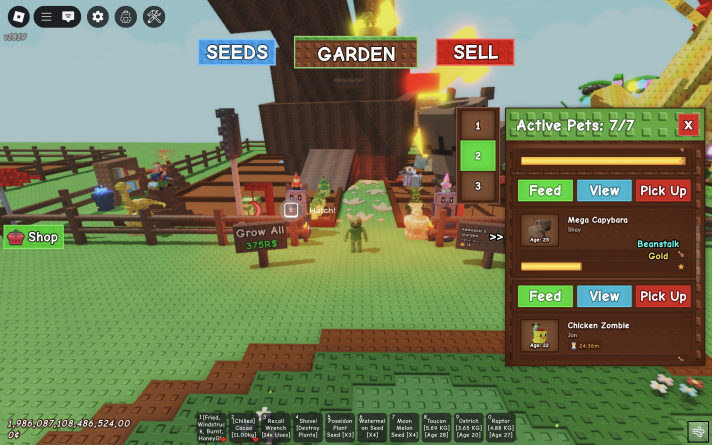Equip the Recall Wrench hotbar slot
This screenshot has width=712, height=445.
pyautogui.click(x=274, y=427)
